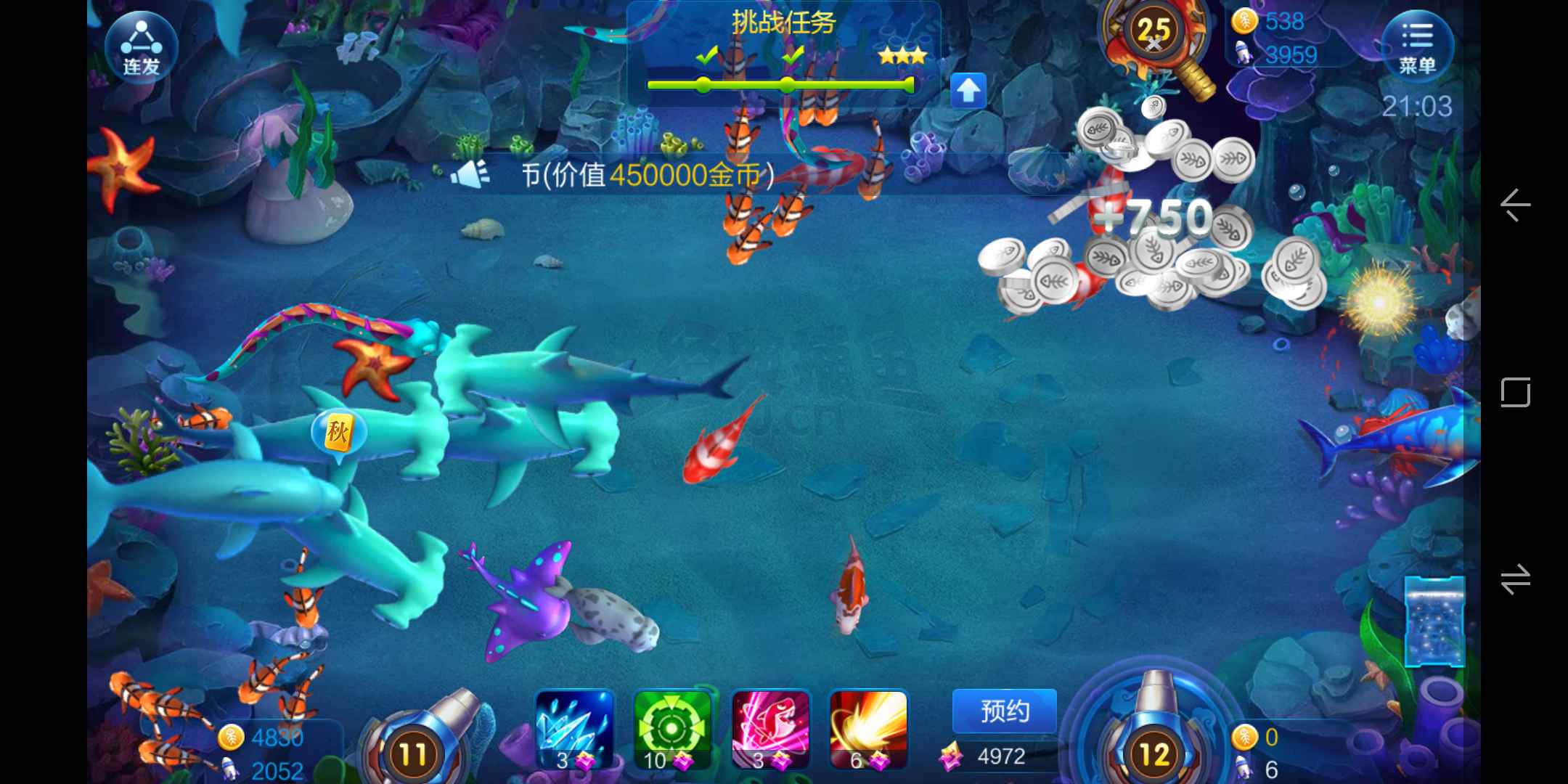
Task: Tap the 预约 reservation button
Action: (1004, 711)
